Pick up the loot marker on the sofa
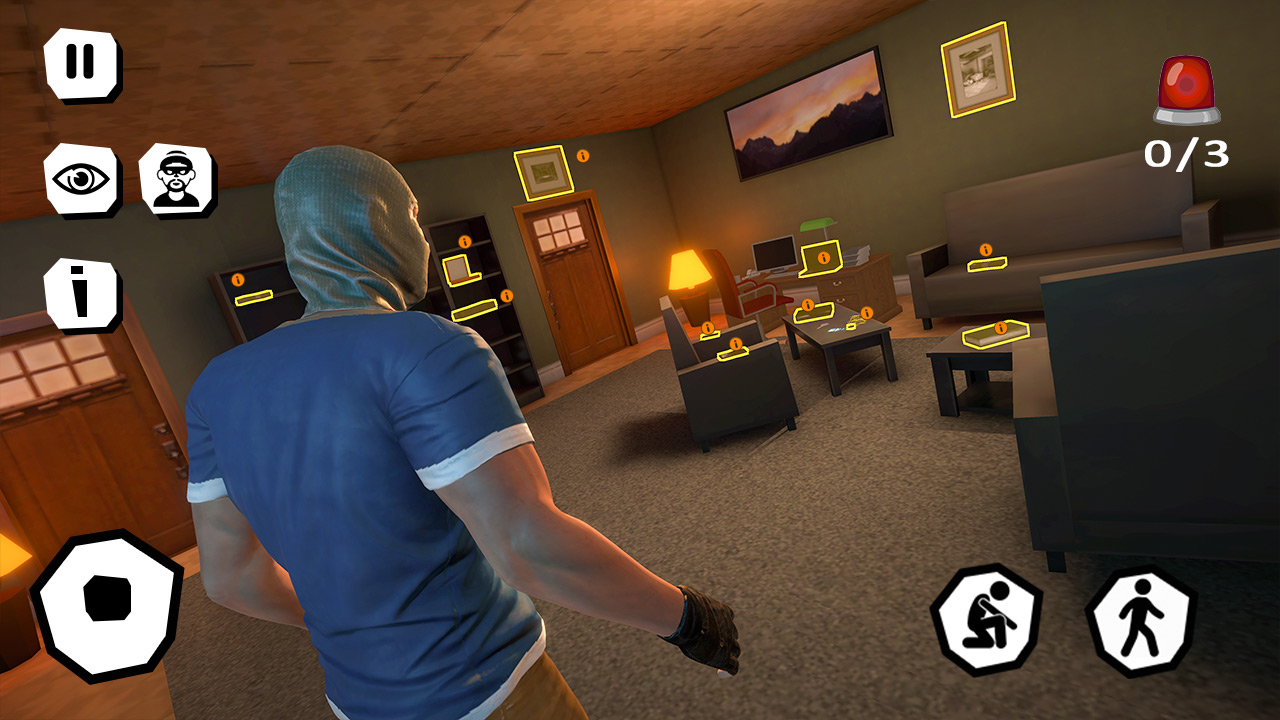This screenshot has width=1280, height=720. coord(985,262)
